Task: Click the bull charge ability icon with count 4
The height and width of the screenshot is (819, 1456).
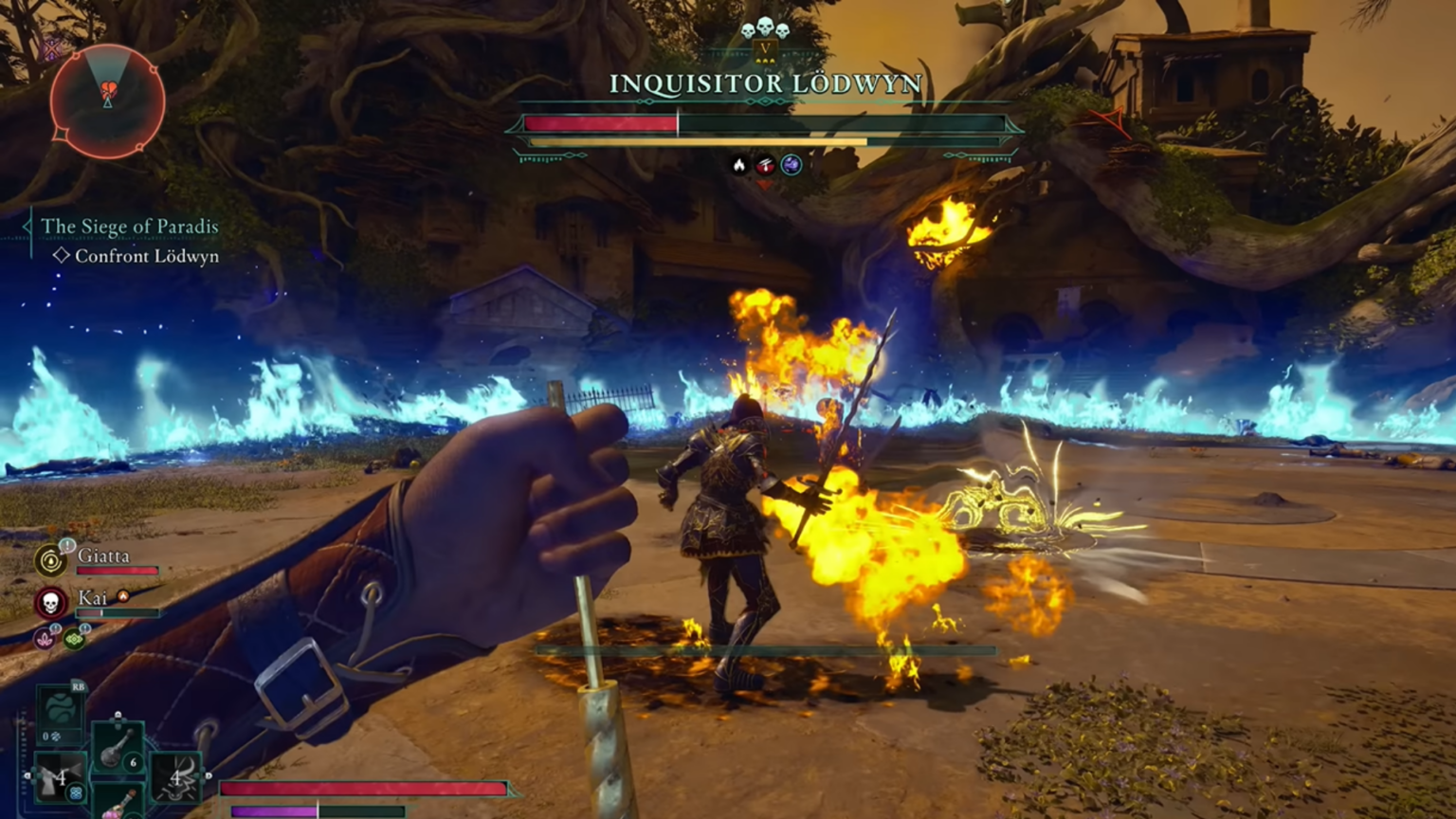Action: [x=175, y=779]
